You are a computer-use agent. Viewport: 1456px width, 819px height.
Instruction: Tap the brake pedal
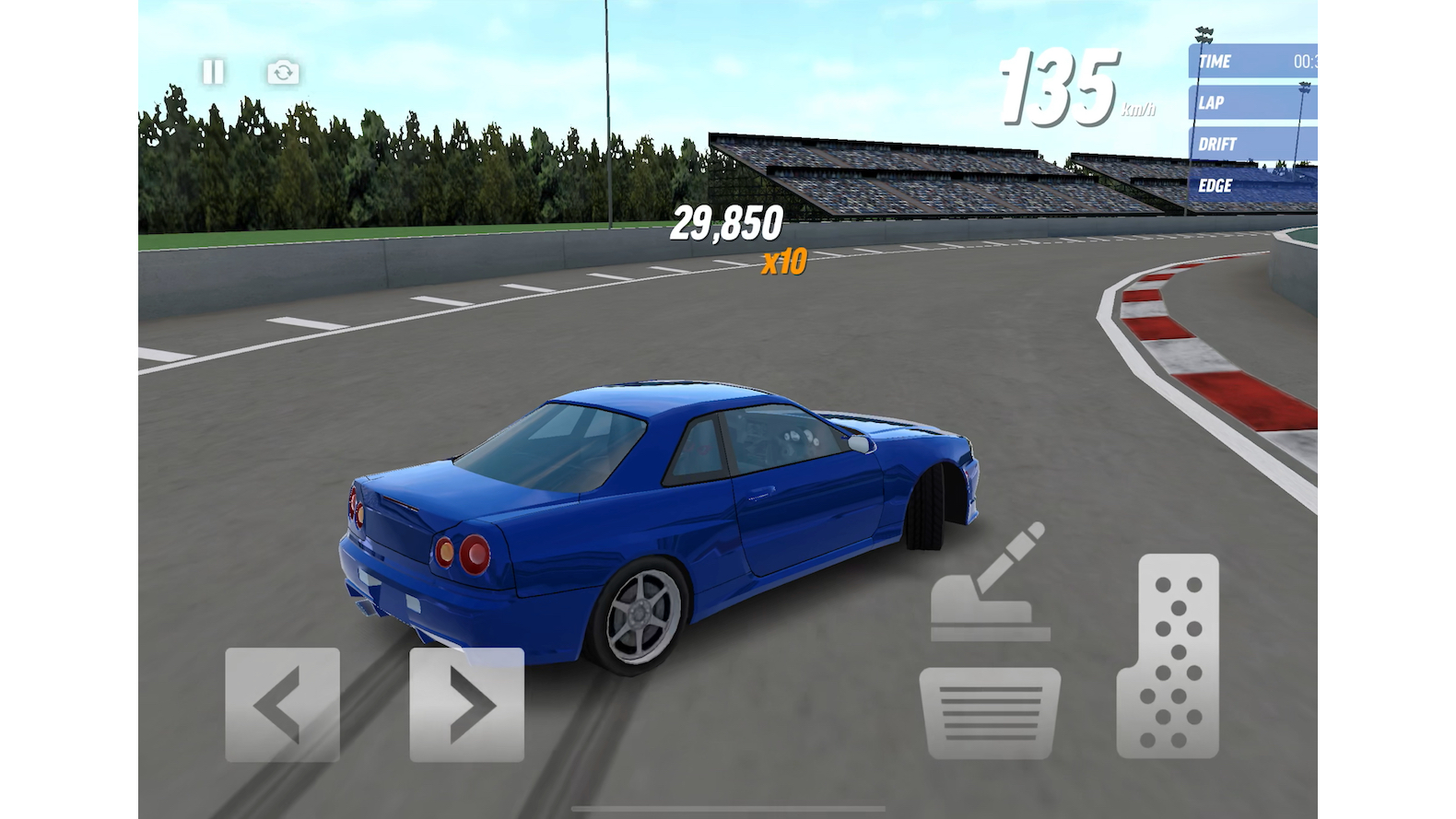pyautogui.click(x=990, y=712)
